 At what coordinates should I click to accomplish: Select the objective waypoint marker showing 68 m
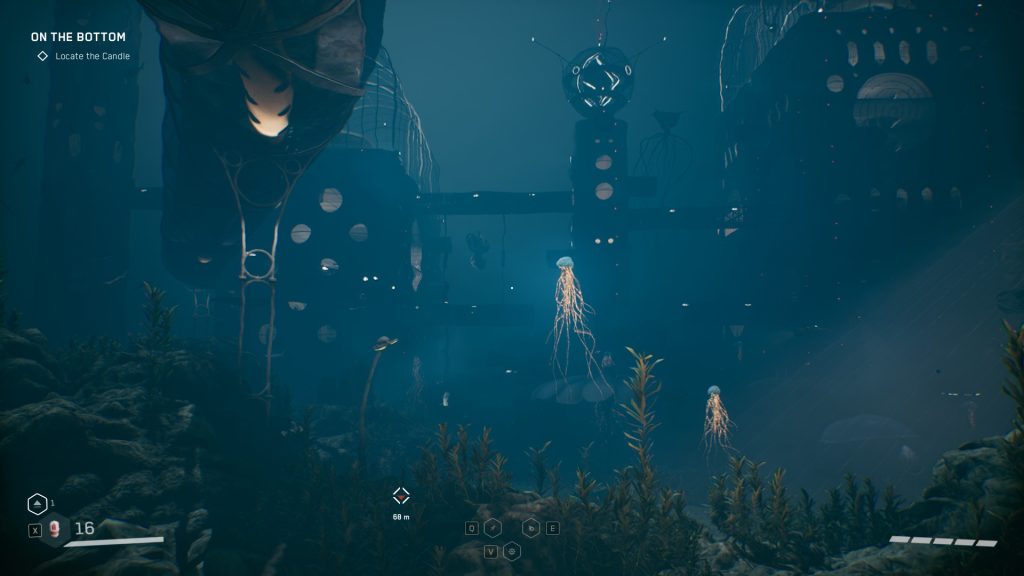pos(401,495)
